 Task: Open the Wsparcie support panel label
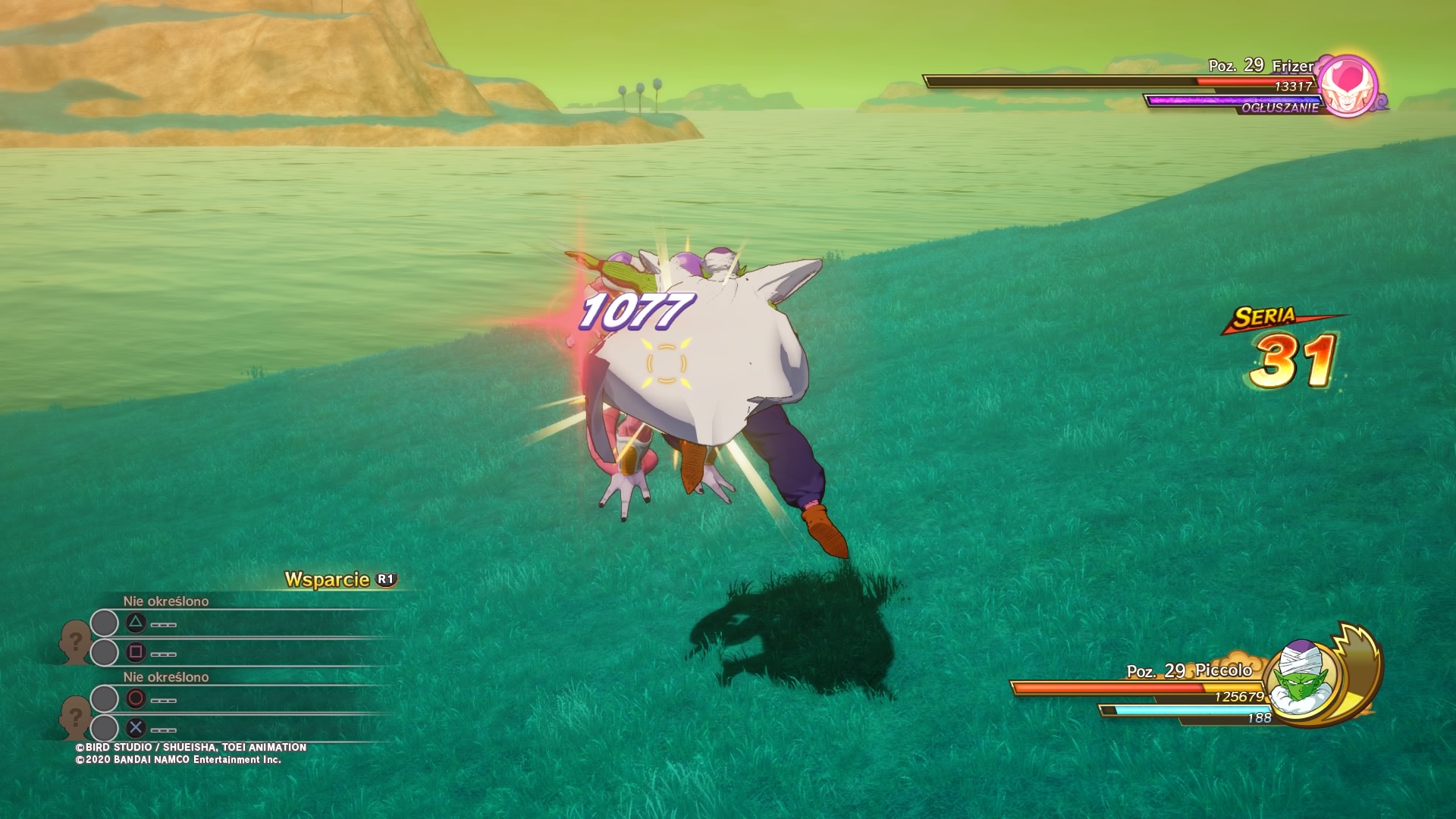(x=327, y=579)
